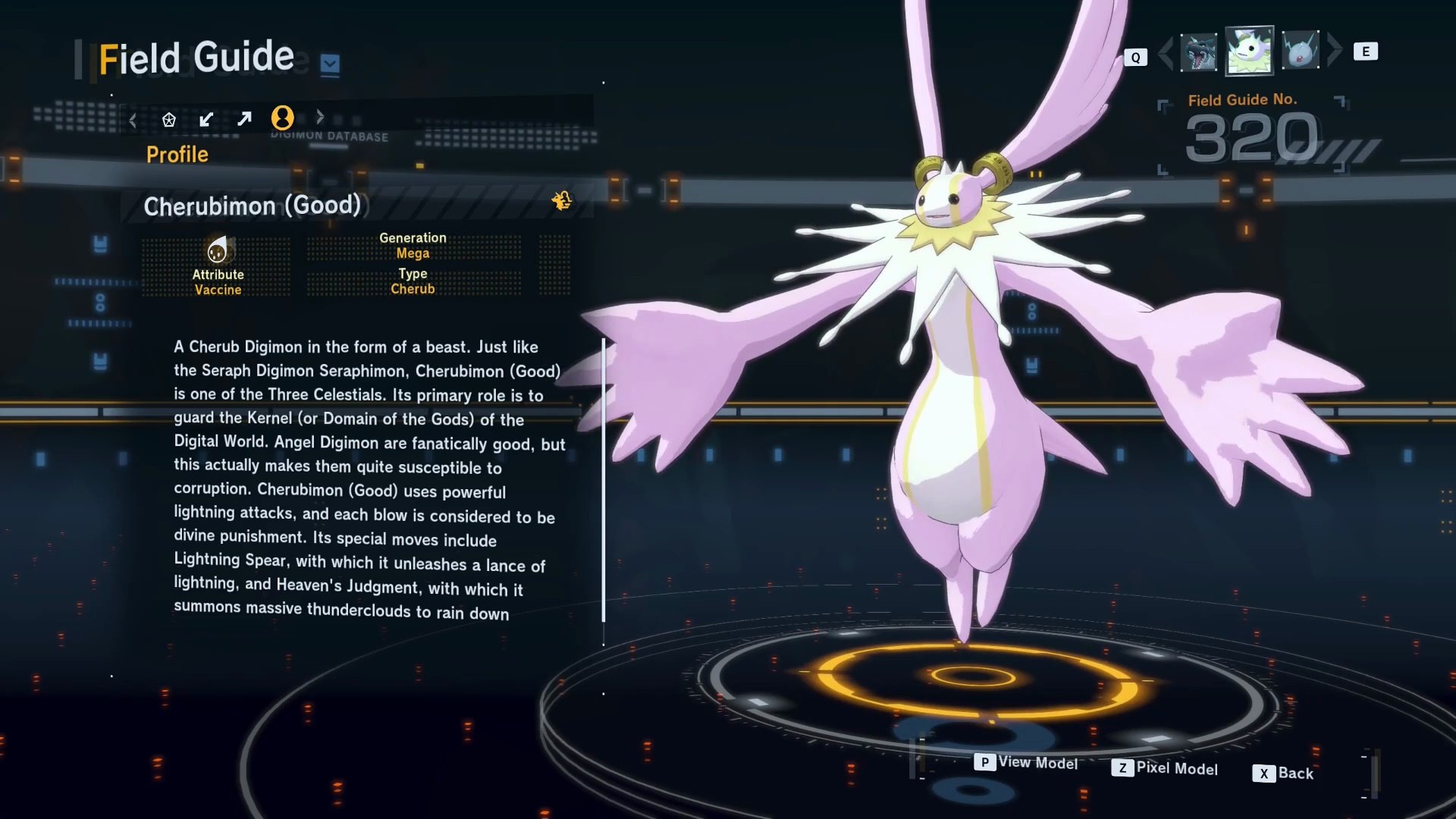Select the dark dragon Digimon thumbnail
The height and width of the screenshot is (819, 1456).
click(x=1198, y=52)
